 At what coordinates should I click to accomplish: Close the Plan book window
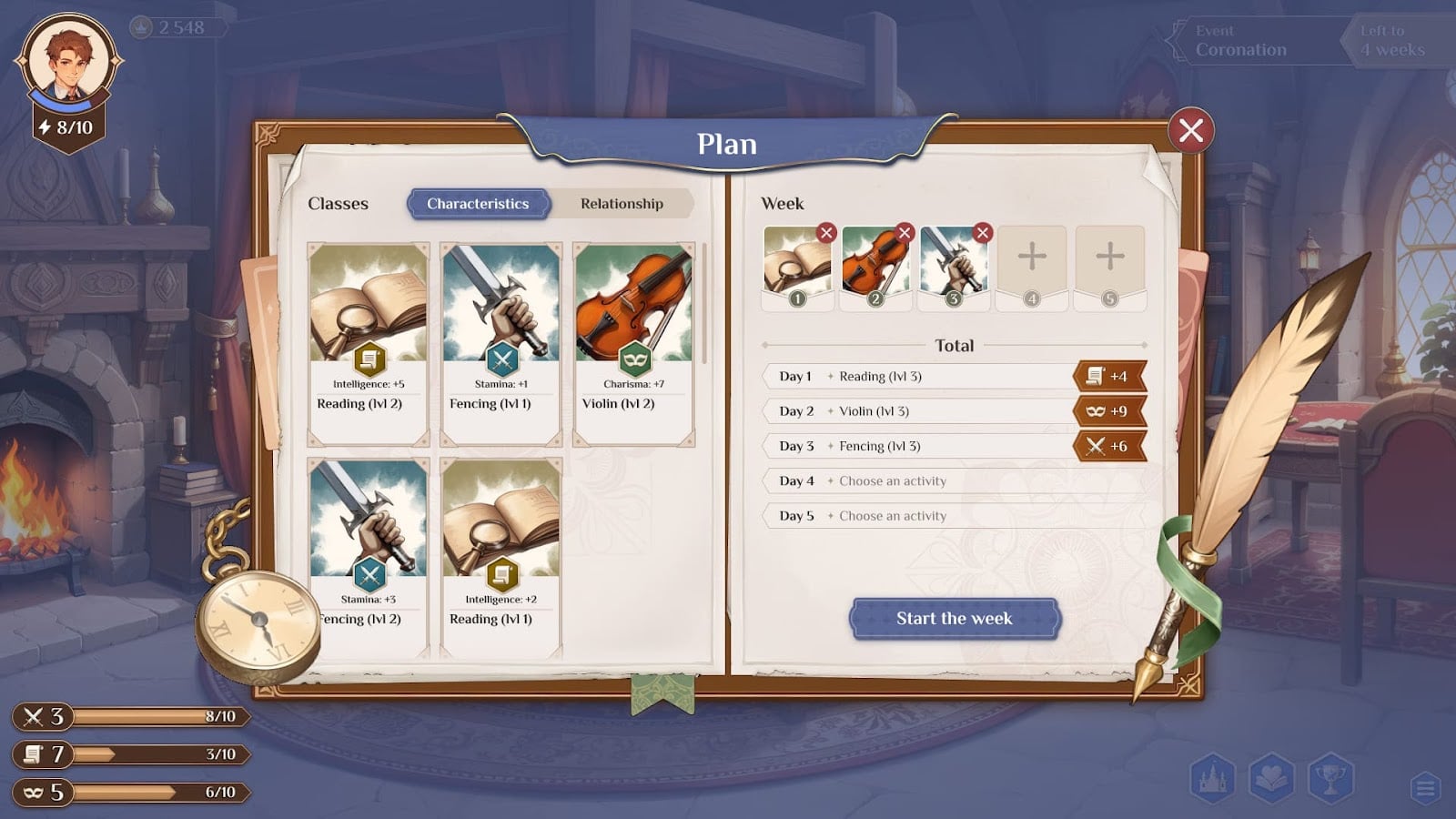1190,131
